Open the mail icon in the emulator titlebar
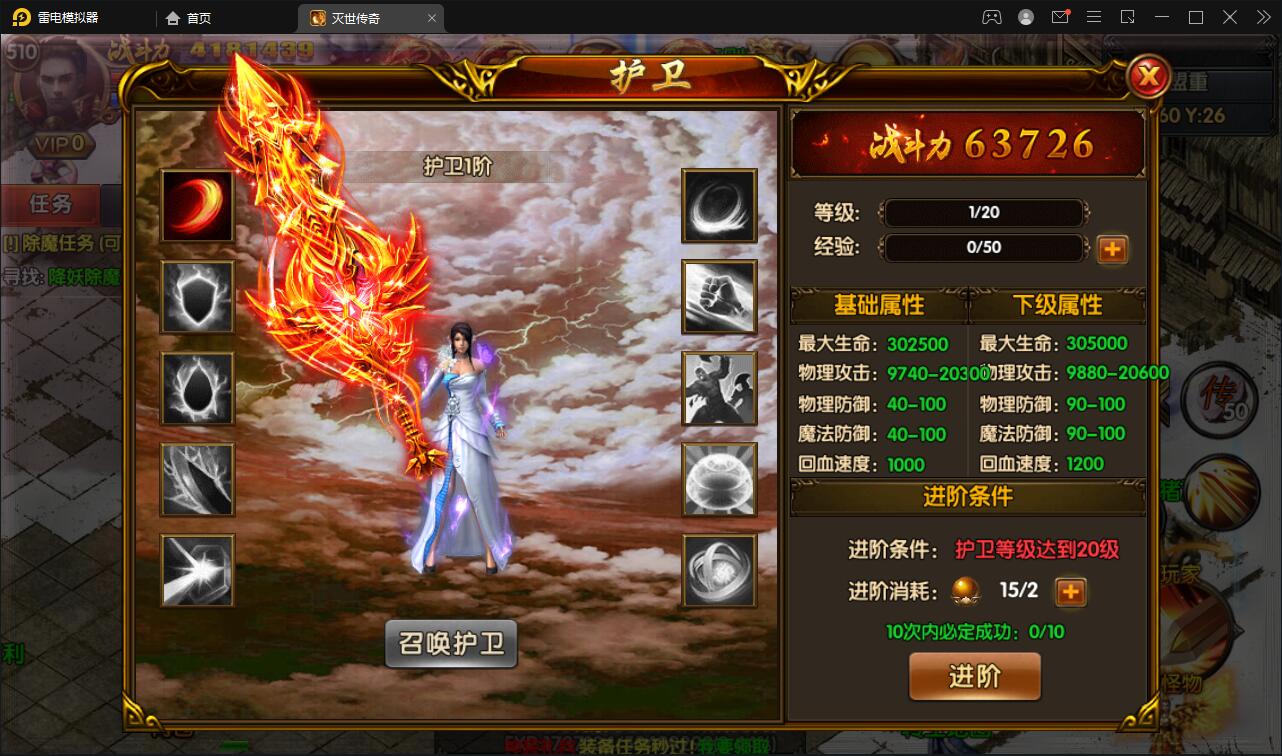 1061,17
